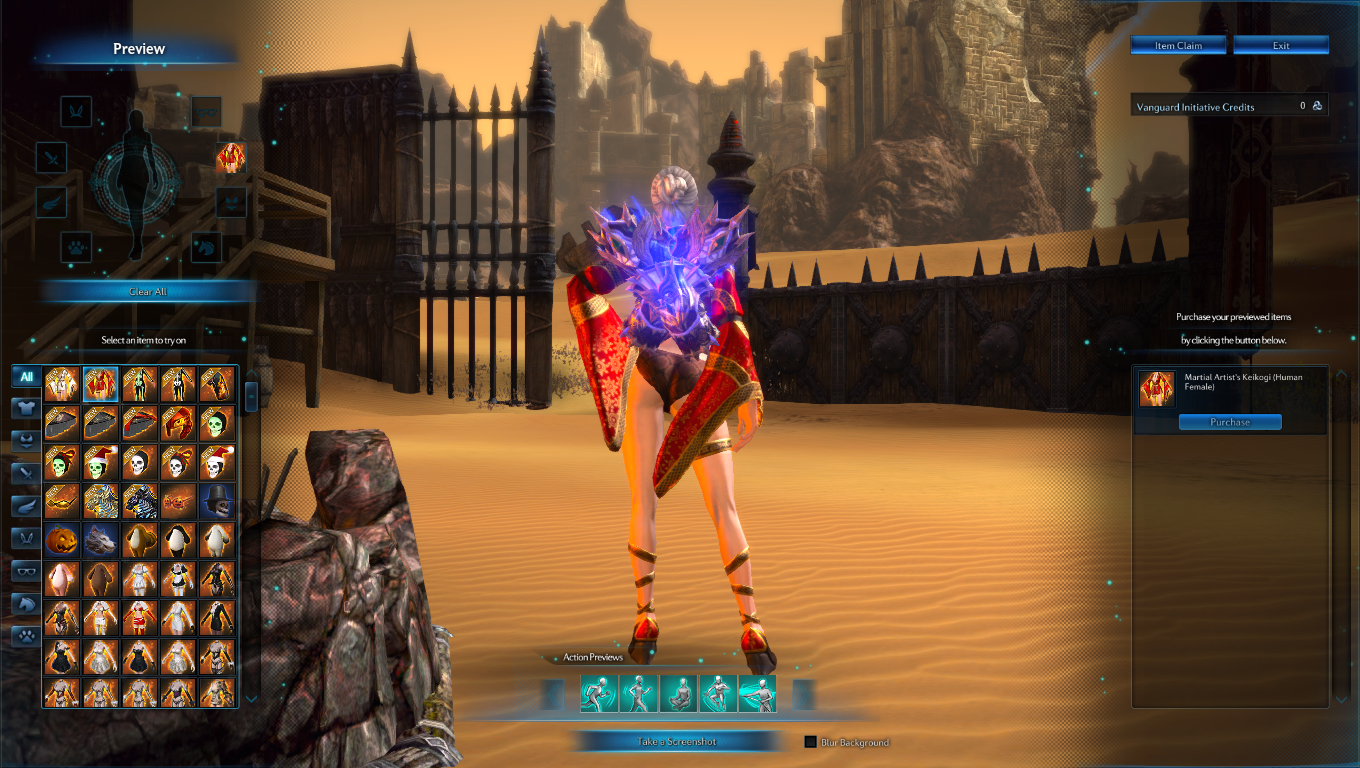Play the sword slash action preview
The image size is (1360, 768).
pyautogui.click(x=758, y=693)
